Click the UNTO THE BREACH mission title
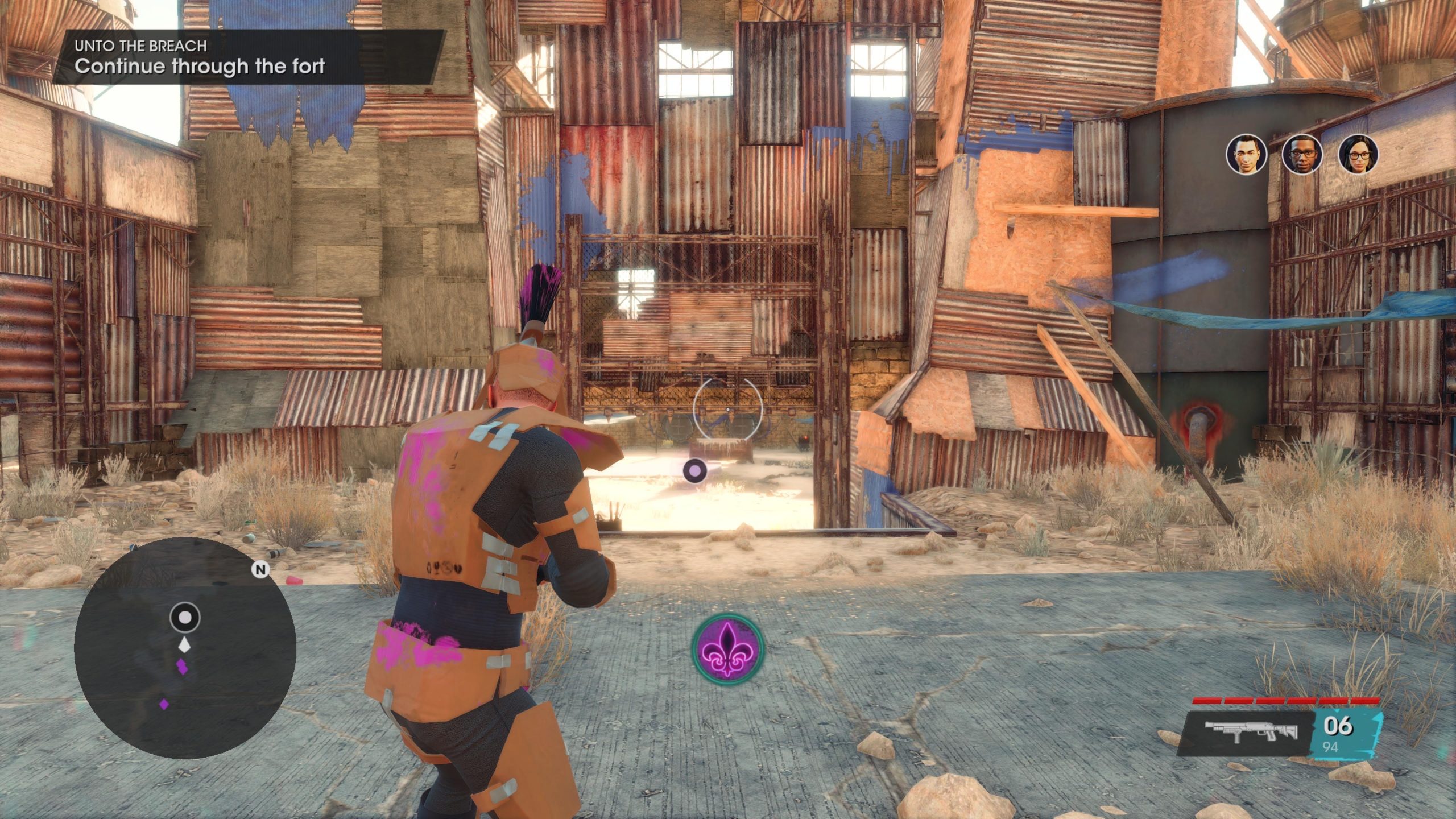 (139, 46)
